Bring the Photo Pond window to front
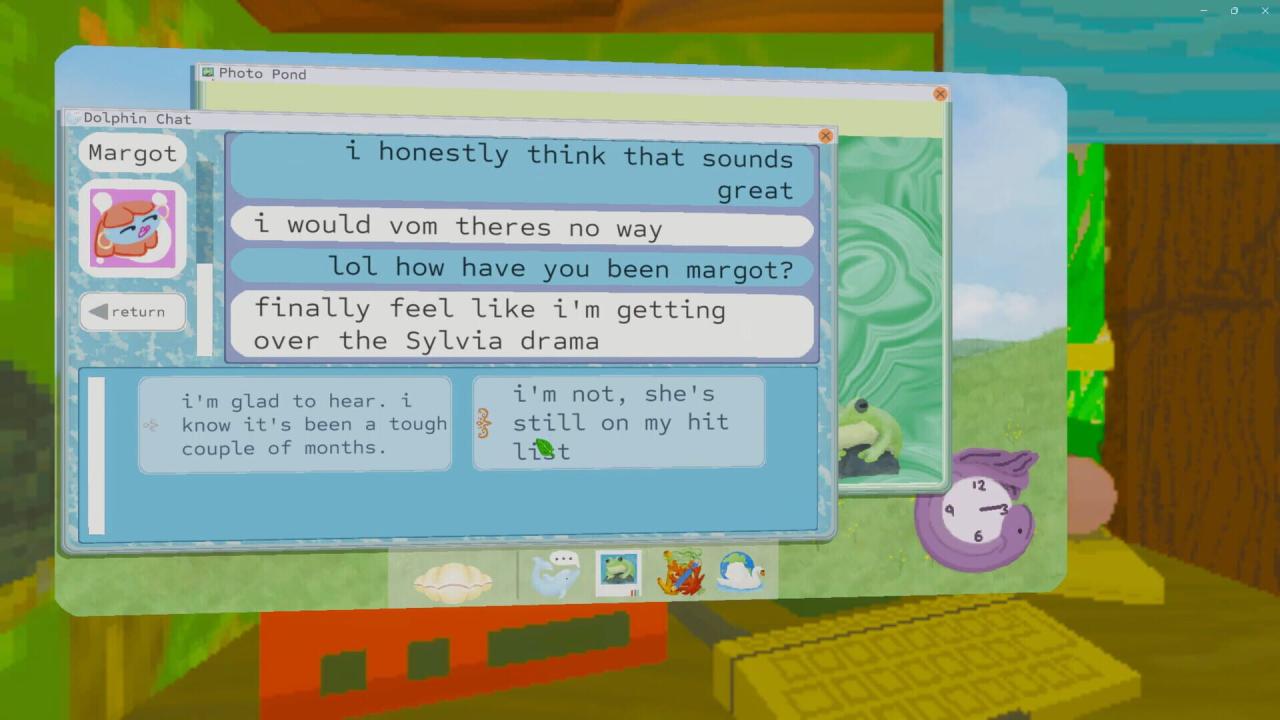 point(560,75)
